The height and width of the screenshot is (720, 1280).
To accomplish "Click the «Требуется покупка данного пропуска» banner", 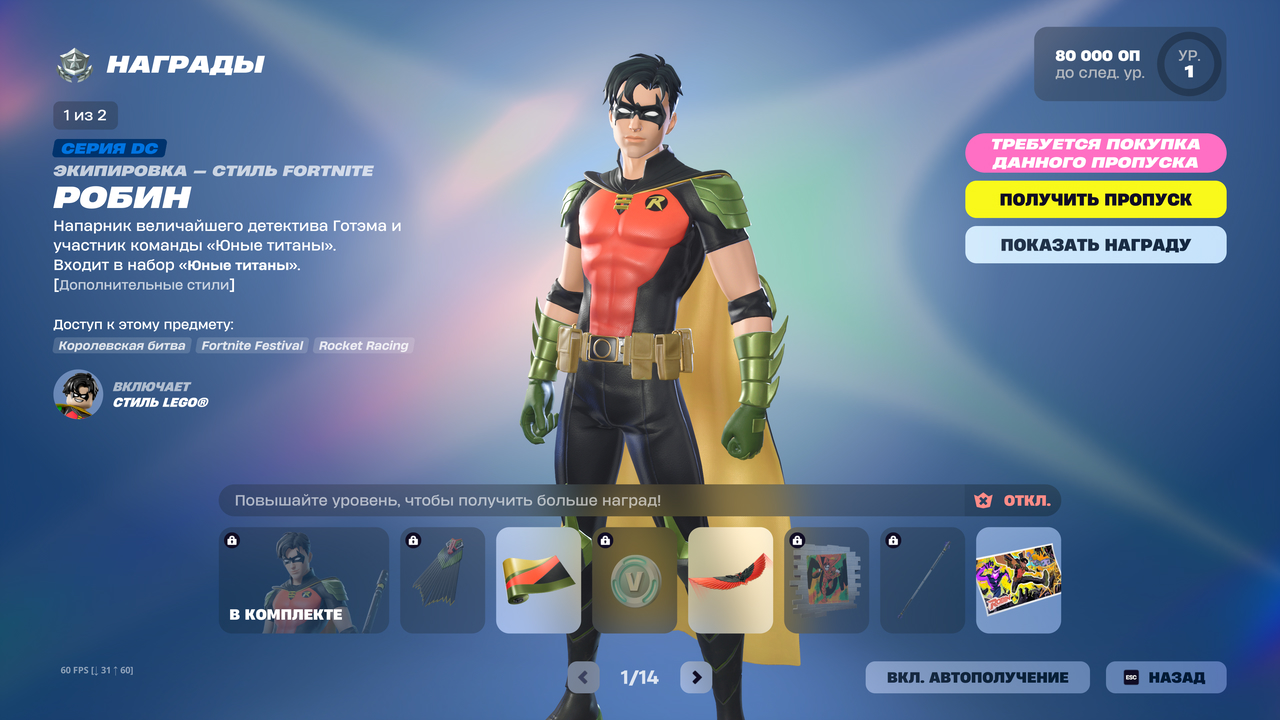I will (1095, 153).
